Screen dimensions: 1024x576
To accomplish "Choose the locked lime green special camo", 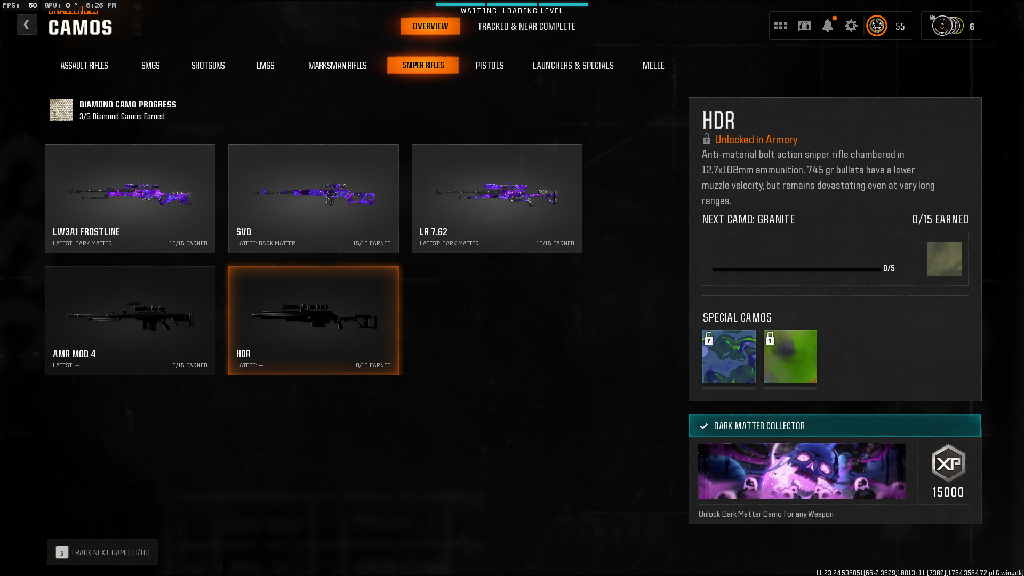I will pyautogui.click(x=791, y=357).
